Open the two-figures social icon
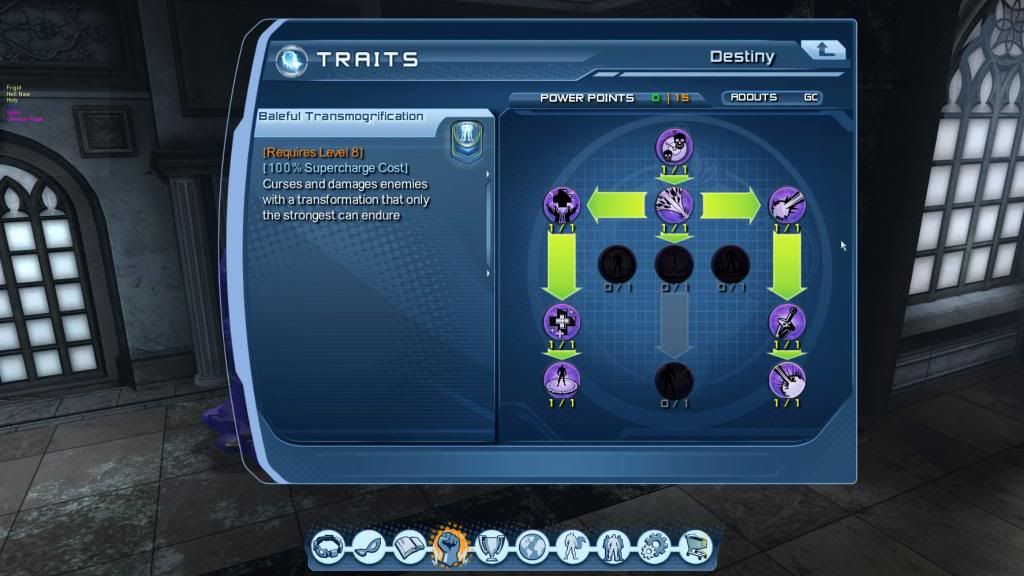This screenshot has height=576, width=1024. click(x=612, y=546)
